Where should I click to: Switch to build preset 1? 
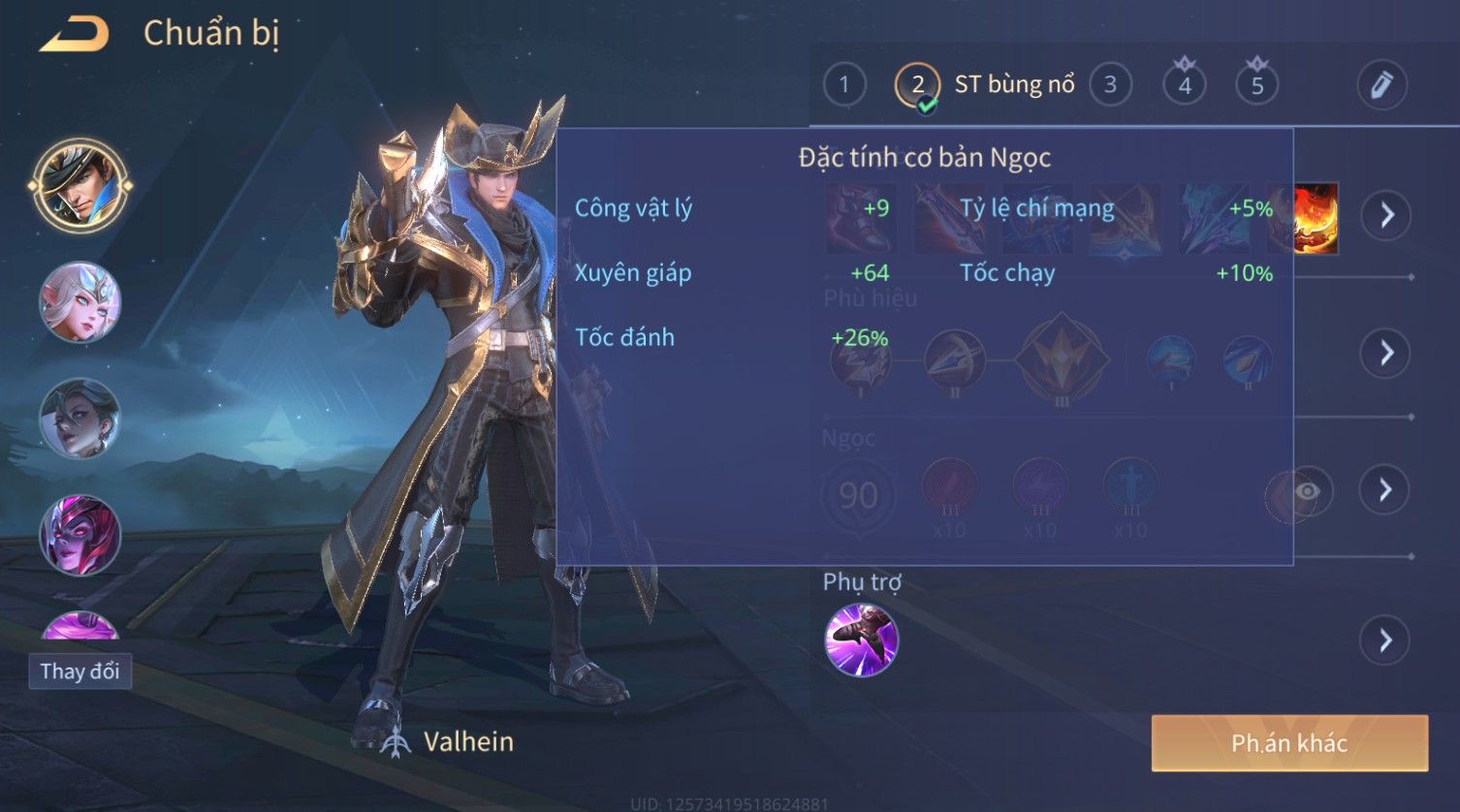point(844,85)
